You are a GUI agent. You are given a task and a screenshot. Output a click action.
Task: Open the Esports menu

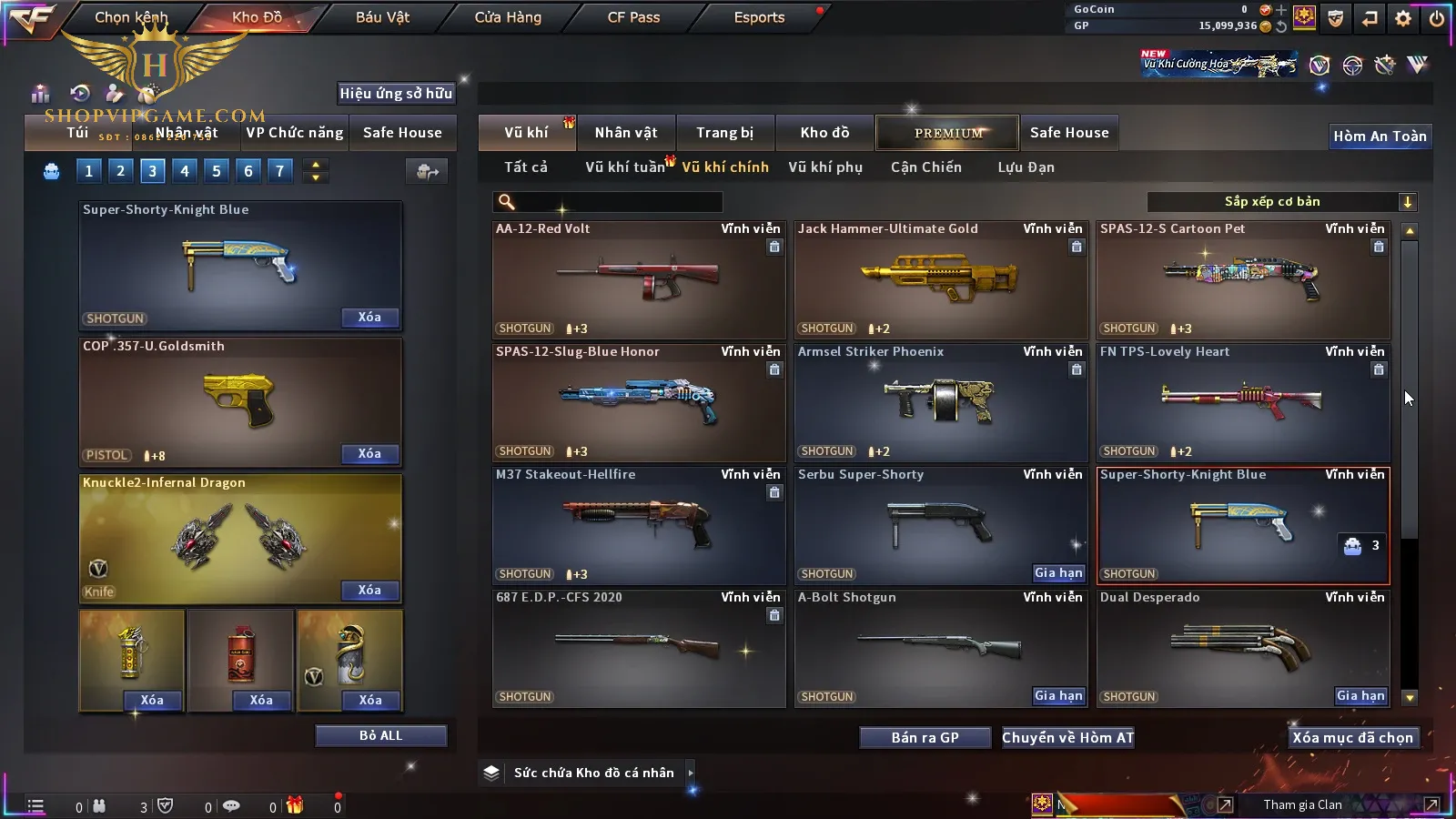coord(759,17)
